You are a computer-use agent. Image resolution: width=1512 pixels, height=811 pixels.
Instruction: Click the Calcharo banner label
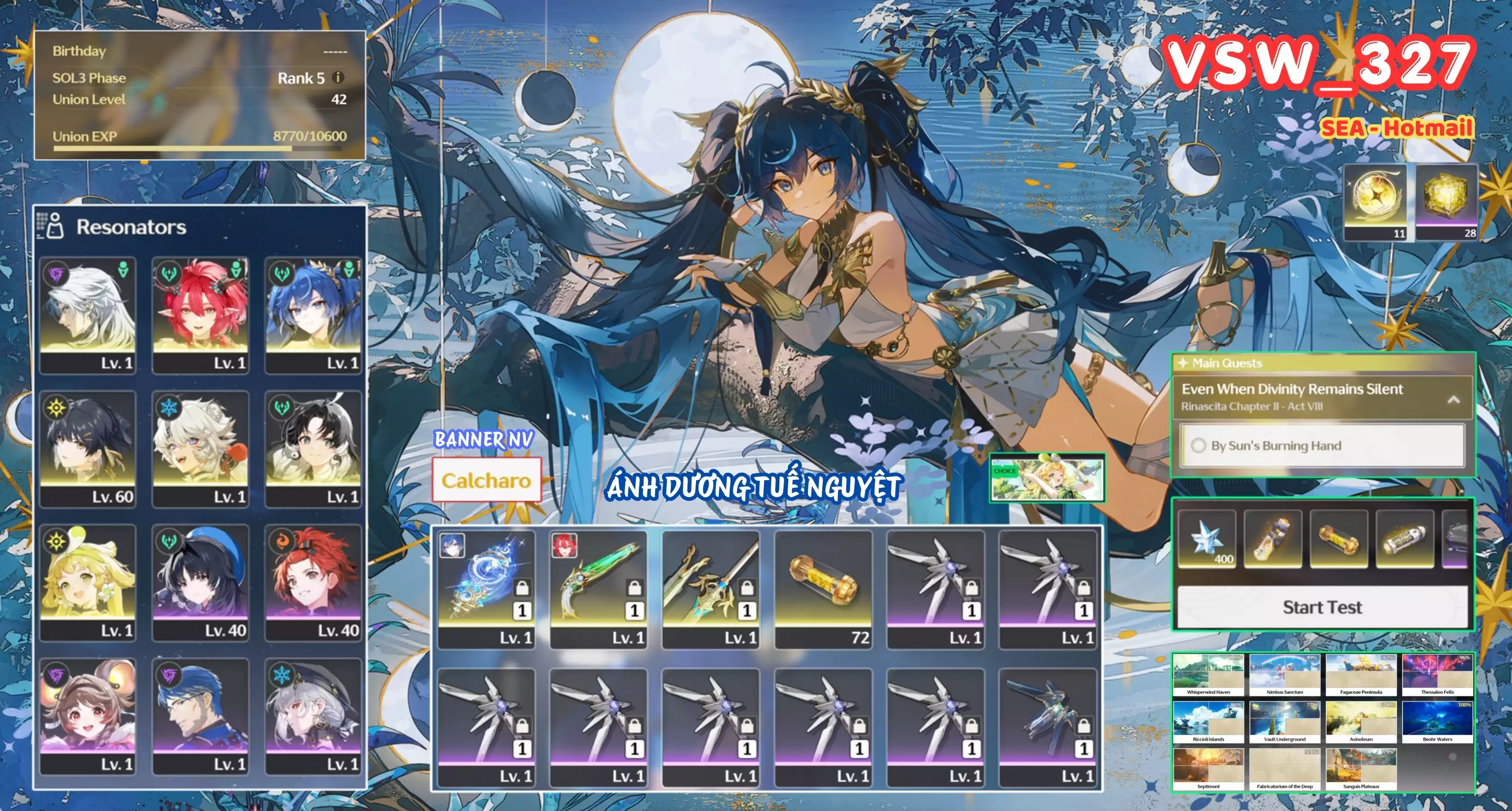click(486, 481)
